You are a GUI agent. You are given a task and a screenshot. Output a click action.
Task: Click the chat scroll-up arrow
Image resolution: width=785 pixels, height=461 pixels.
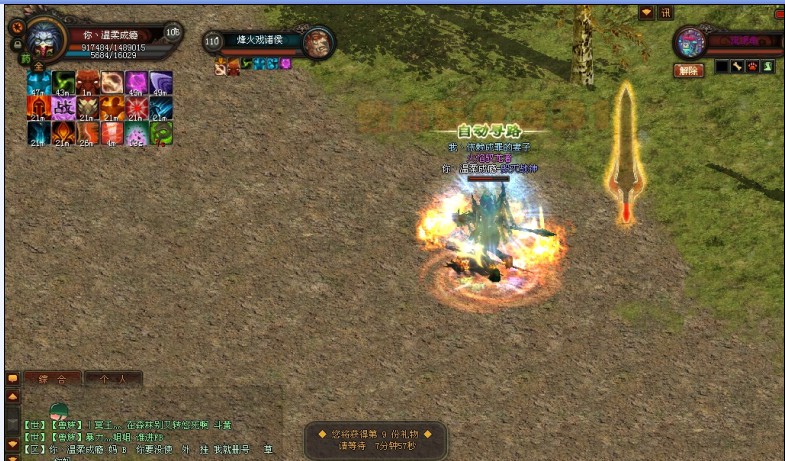[x=13, y=397]
